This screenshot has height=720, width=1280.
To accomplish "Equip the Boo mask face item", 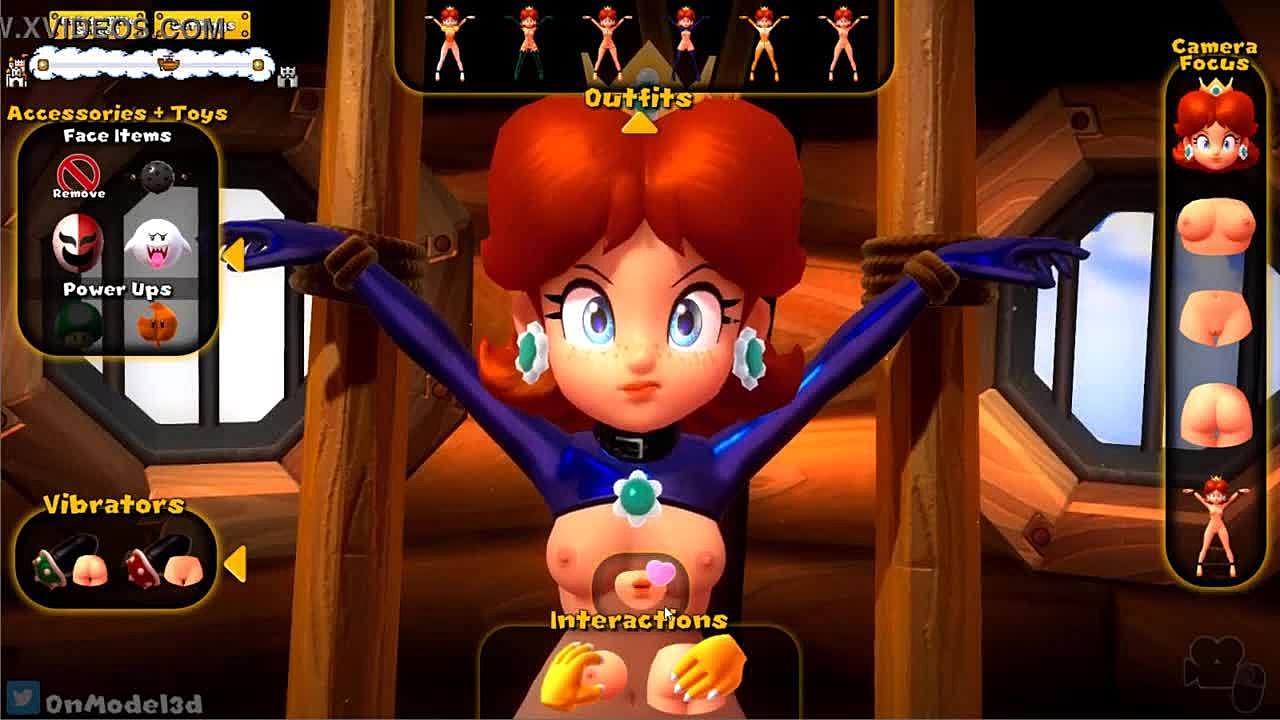I will pyautogui.click(x=157, y=243).
